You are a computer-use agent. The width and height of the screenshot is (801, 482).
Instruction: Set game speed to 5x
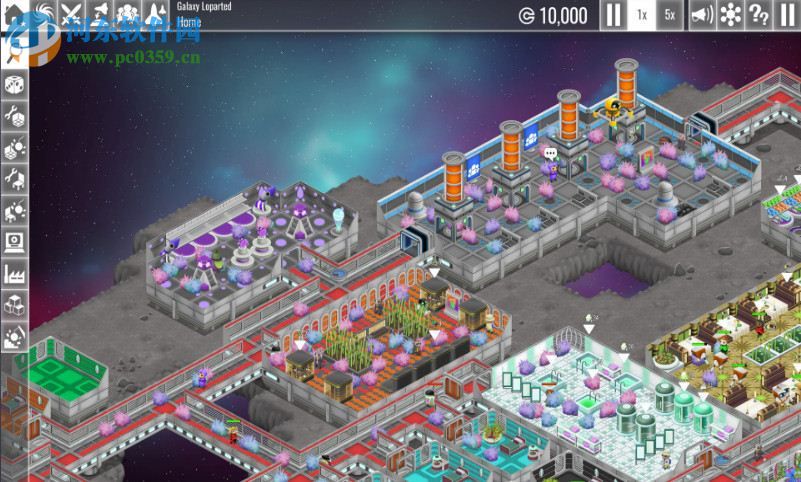tap(670, 15)
